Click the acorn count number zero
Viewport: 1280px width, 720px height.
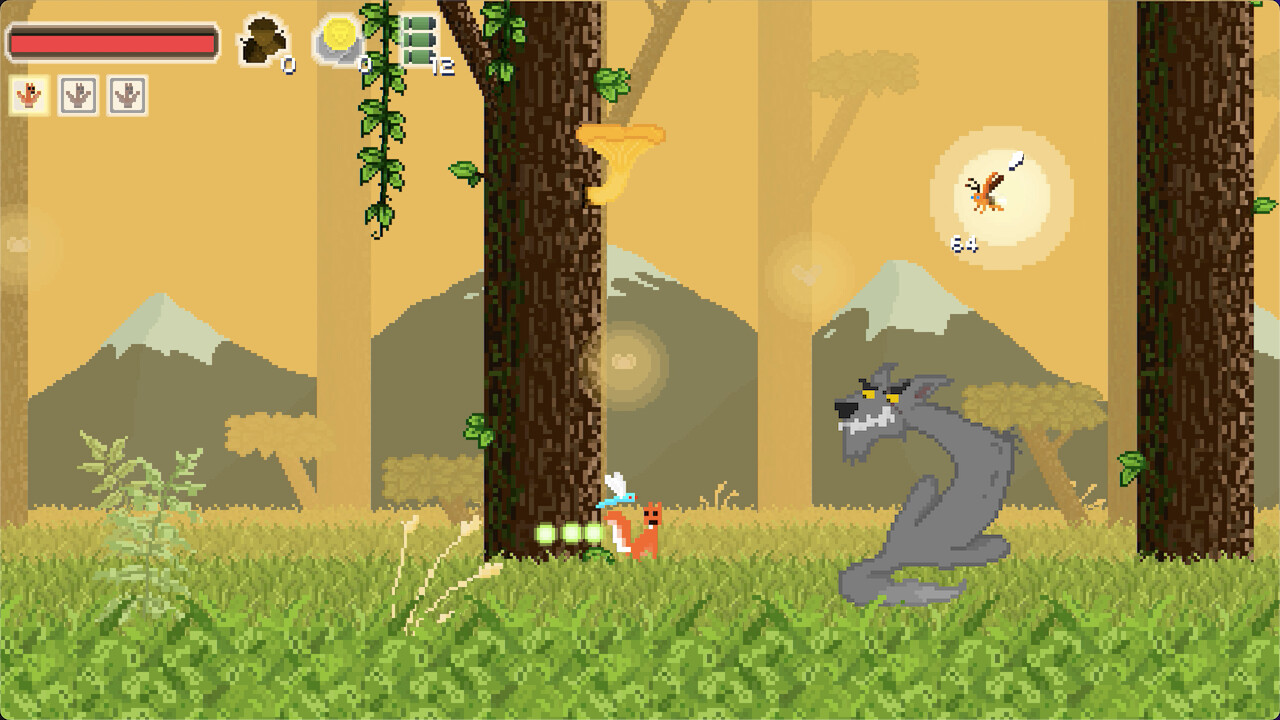(287, 63)
